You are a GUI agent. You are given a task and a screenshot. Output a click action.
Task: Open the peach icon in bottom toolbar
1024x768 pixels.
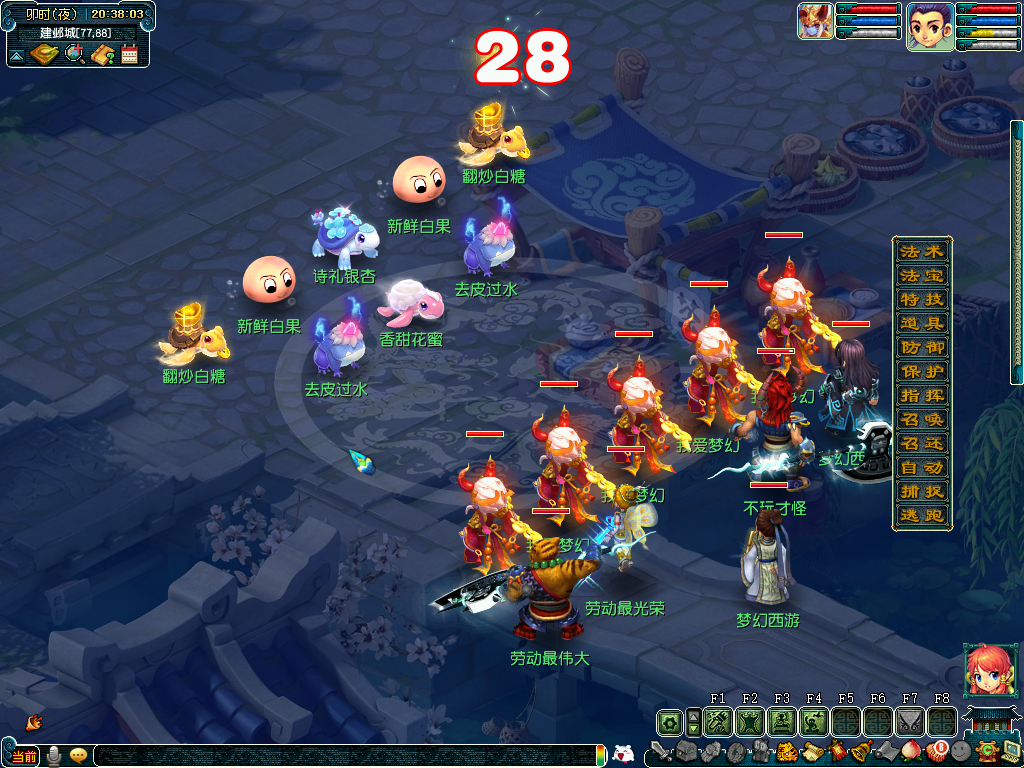click(x=910, y=752)
